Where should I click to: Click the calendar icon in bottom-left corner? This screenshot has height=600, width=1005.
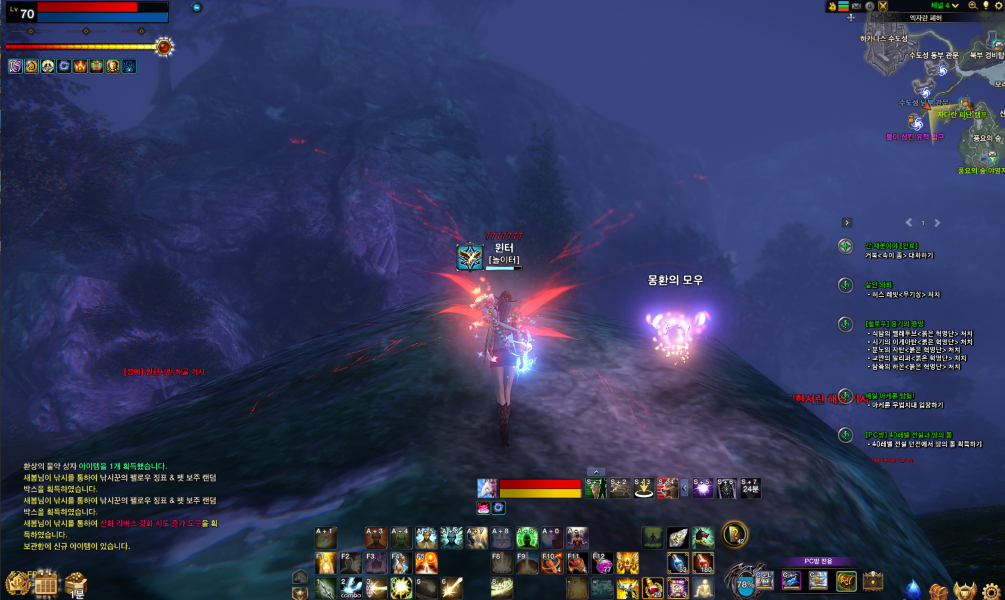(x=43, y=583)
